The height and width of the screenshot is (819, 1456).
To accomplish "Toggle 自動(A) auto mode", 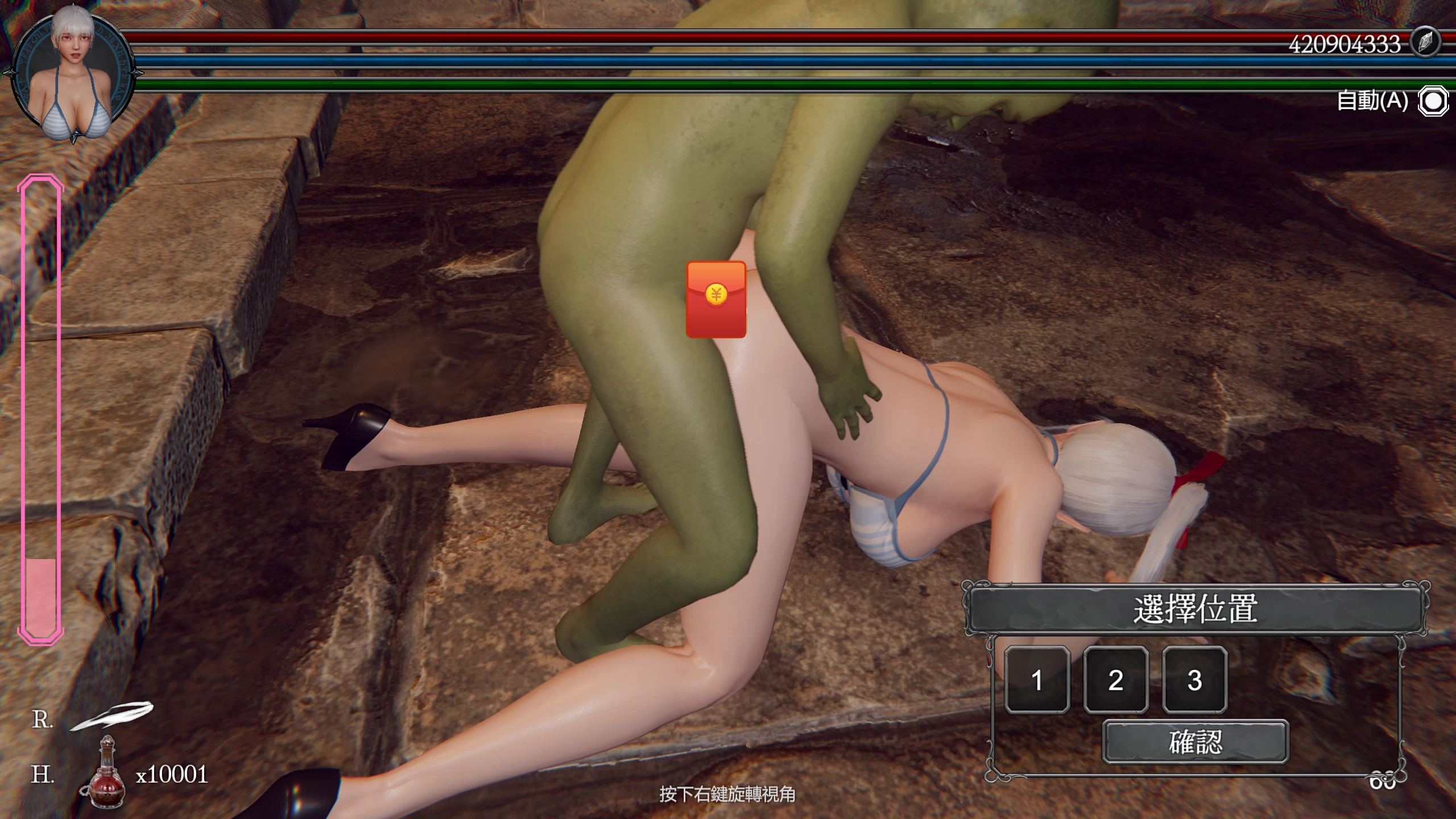I will pos(1371,101).
